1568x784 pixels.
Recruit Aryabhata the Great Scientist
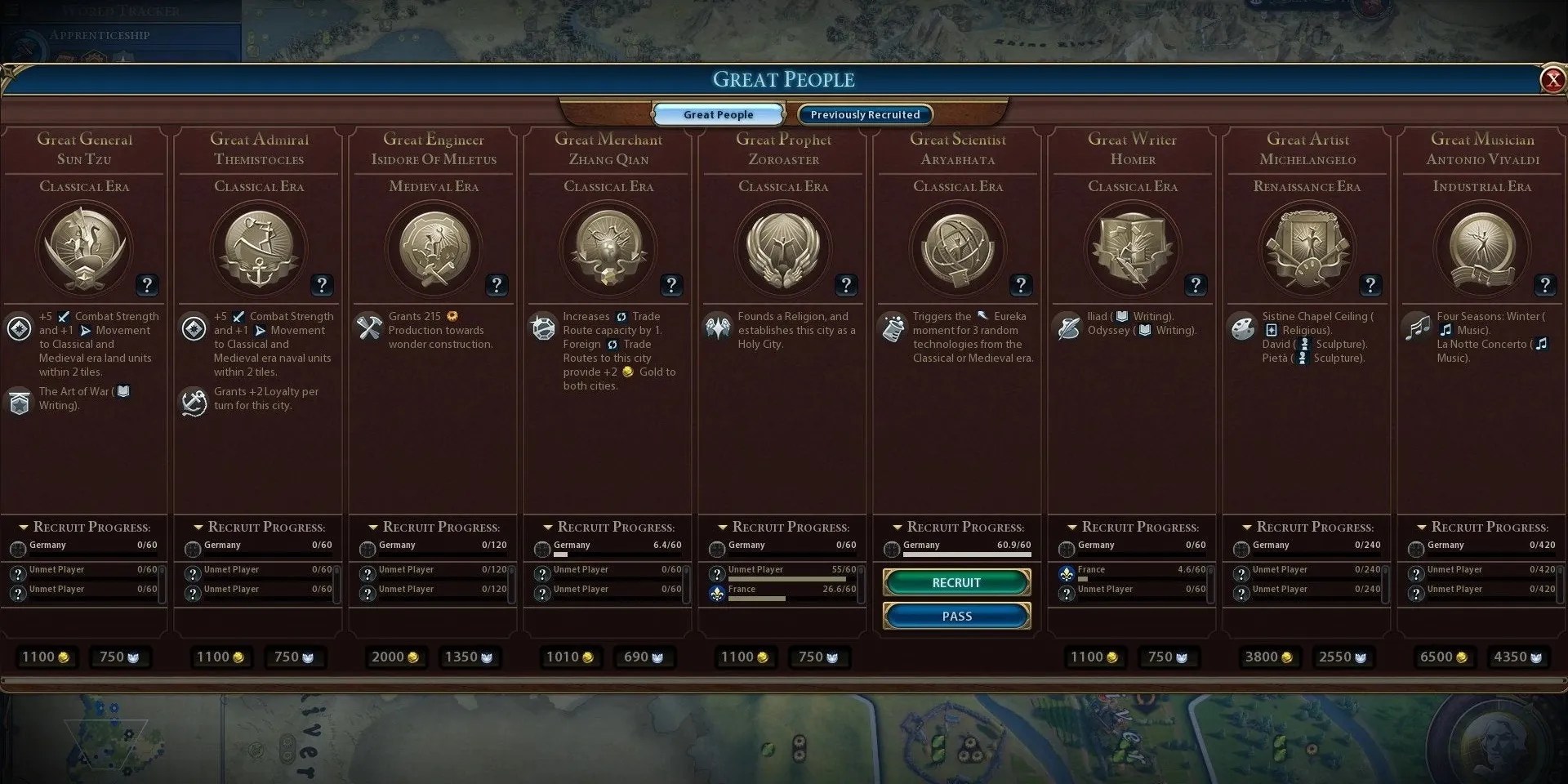[955, 582]
